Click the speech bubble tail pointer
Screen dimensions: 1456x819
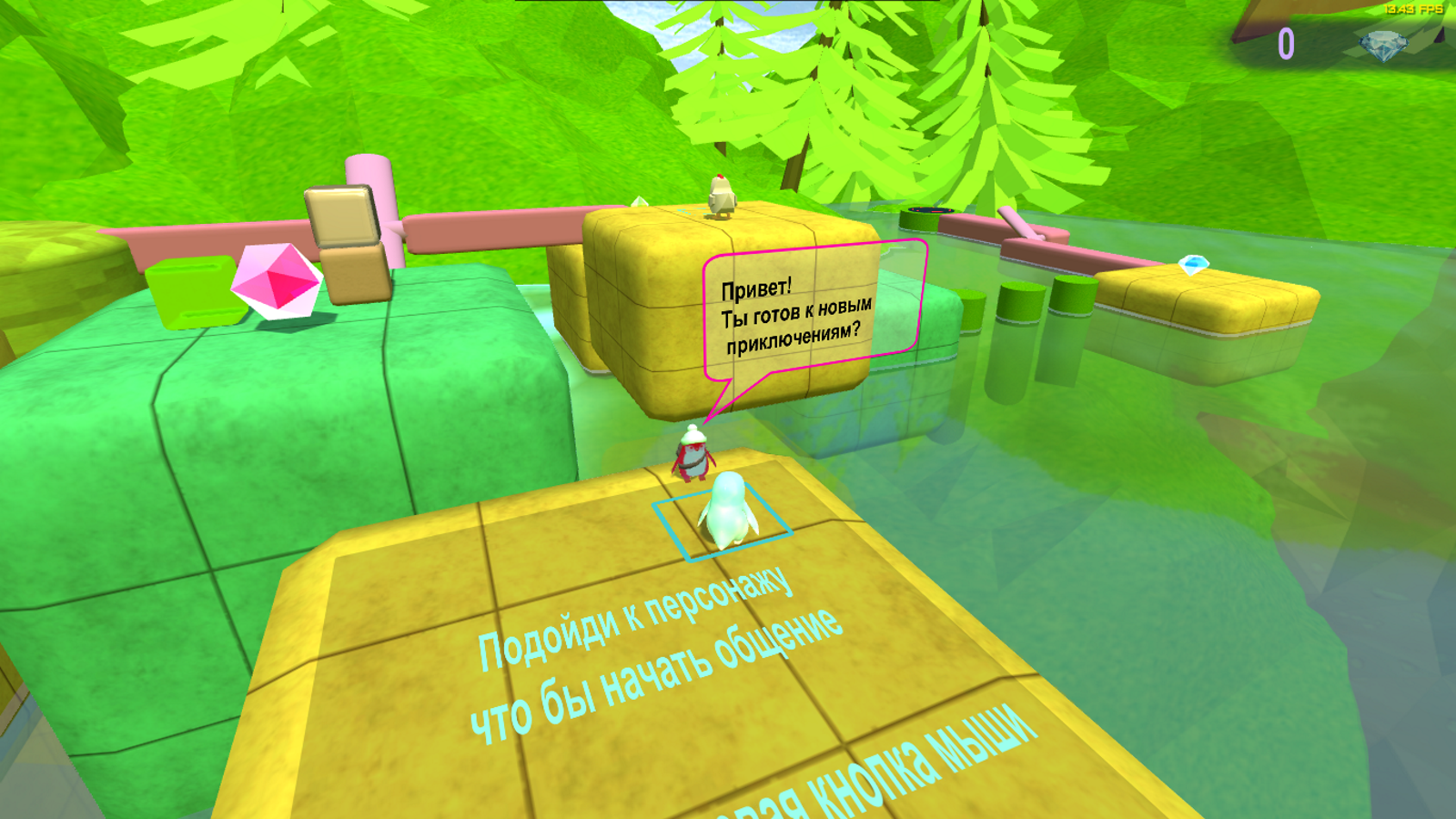(x=722, y=400)
